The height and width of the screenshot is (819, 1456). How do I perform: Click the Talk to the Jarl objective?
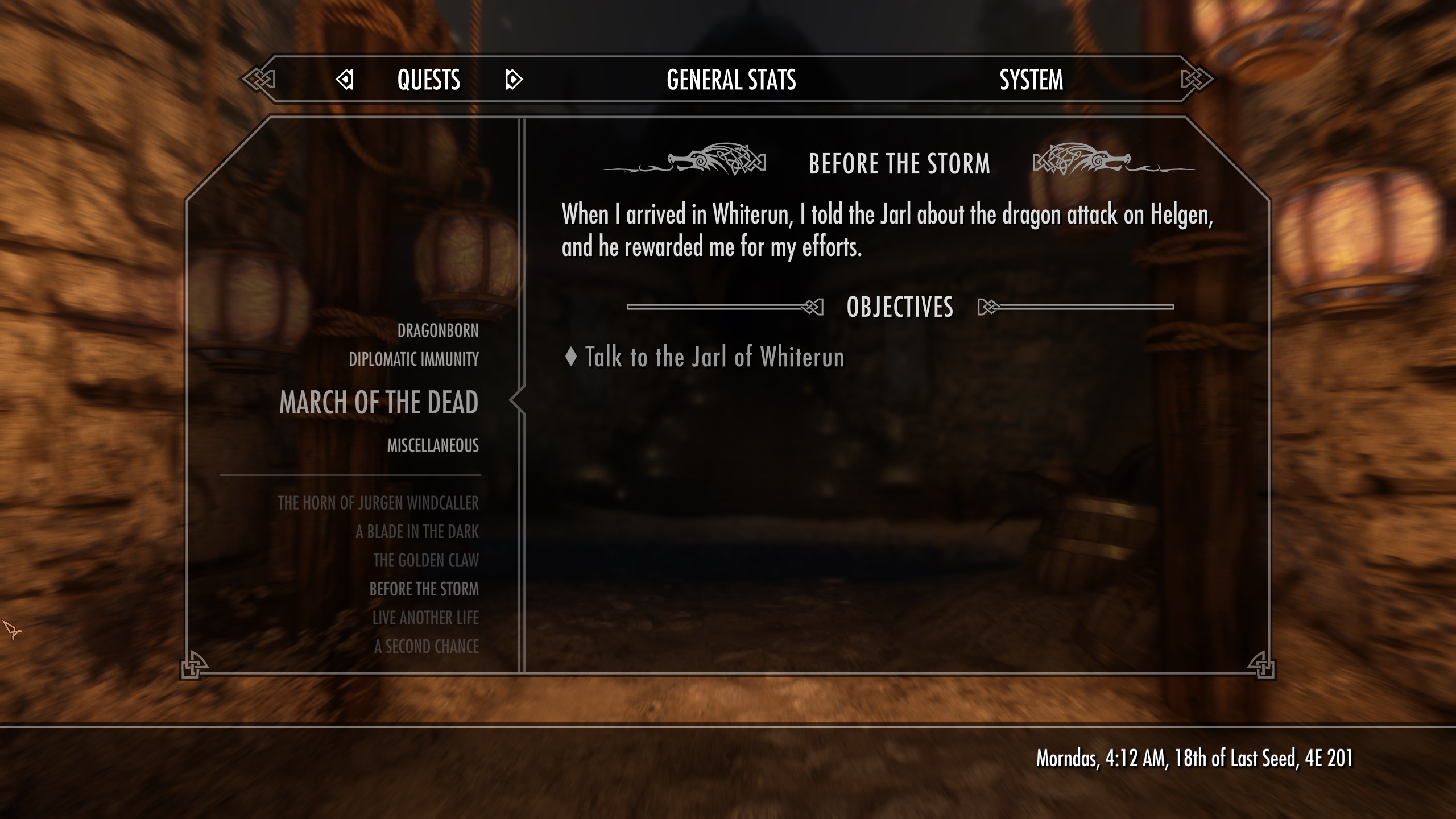pos(714,357)
